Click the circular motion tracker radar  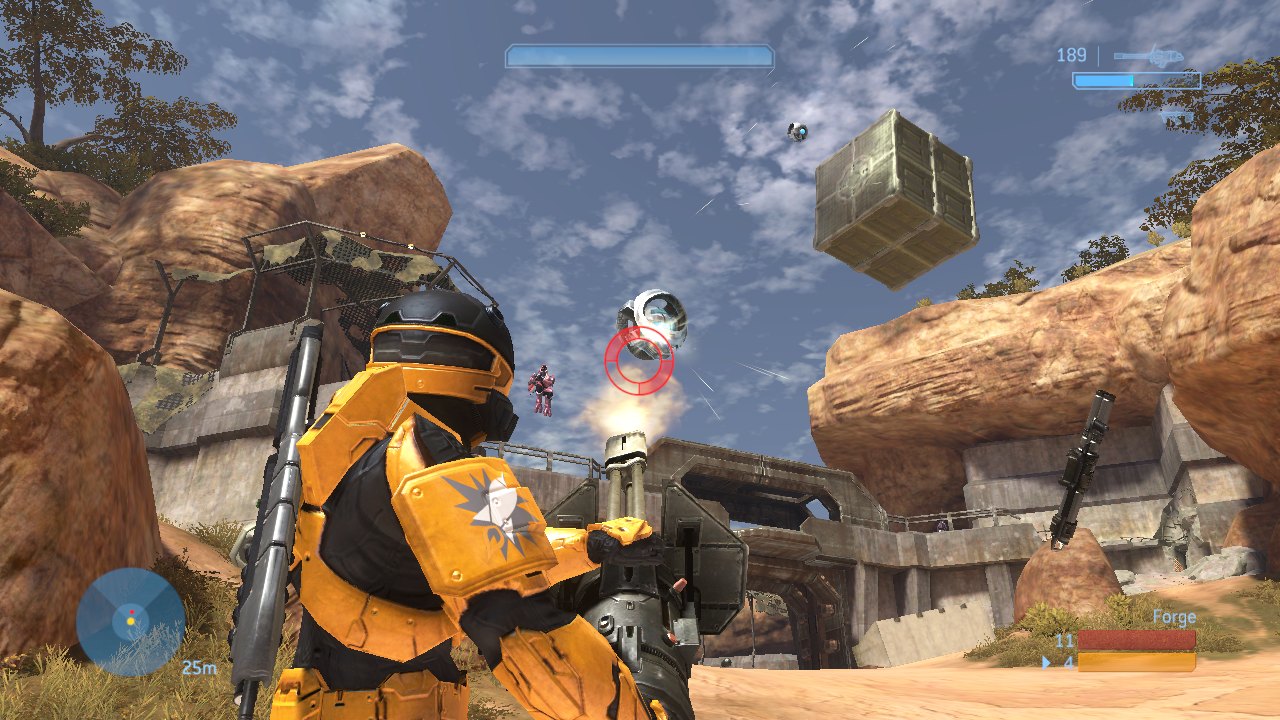pyautogui.click(x=131, y=621)
